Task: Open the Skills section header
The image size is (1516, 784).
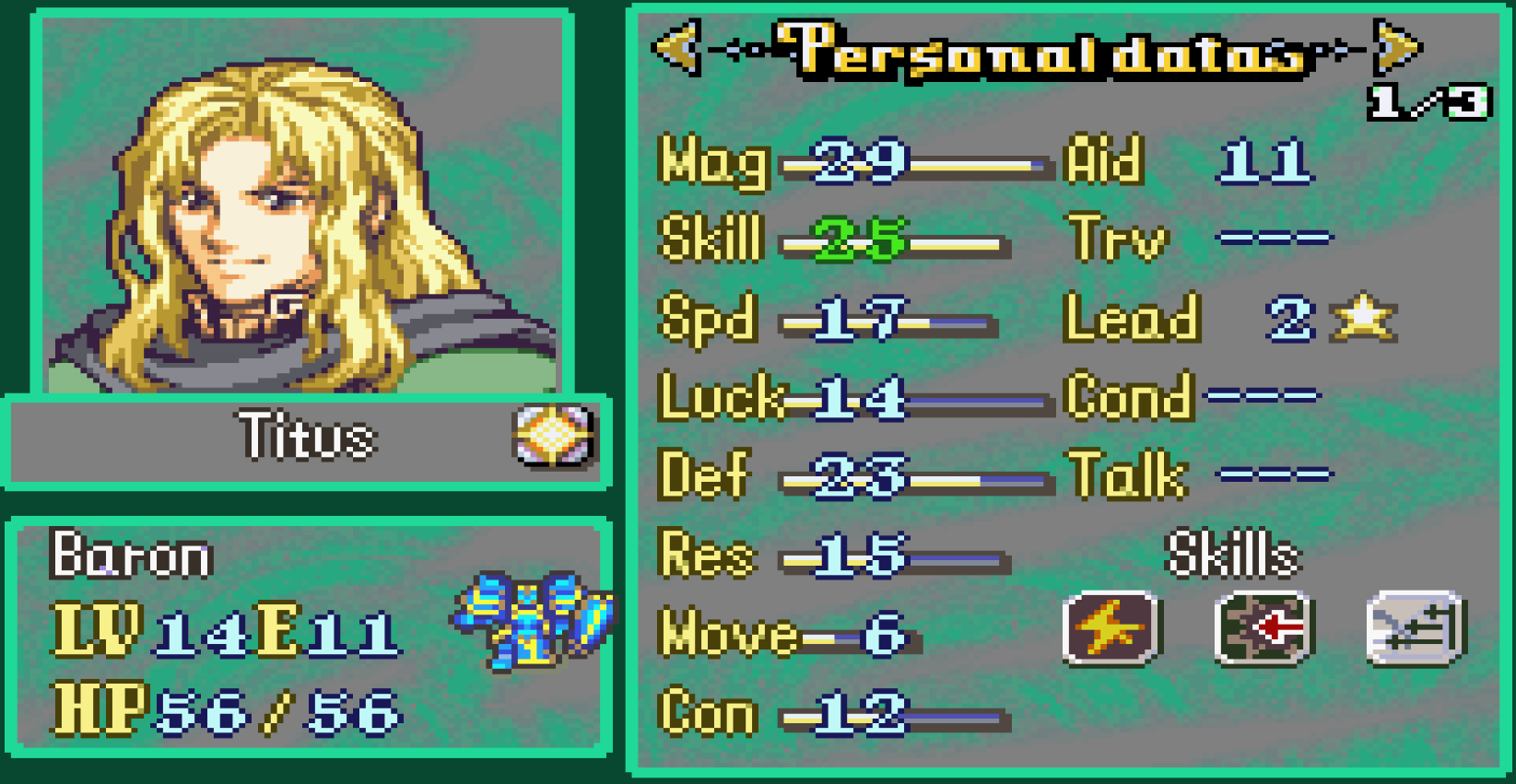Action: (1233, 554)
